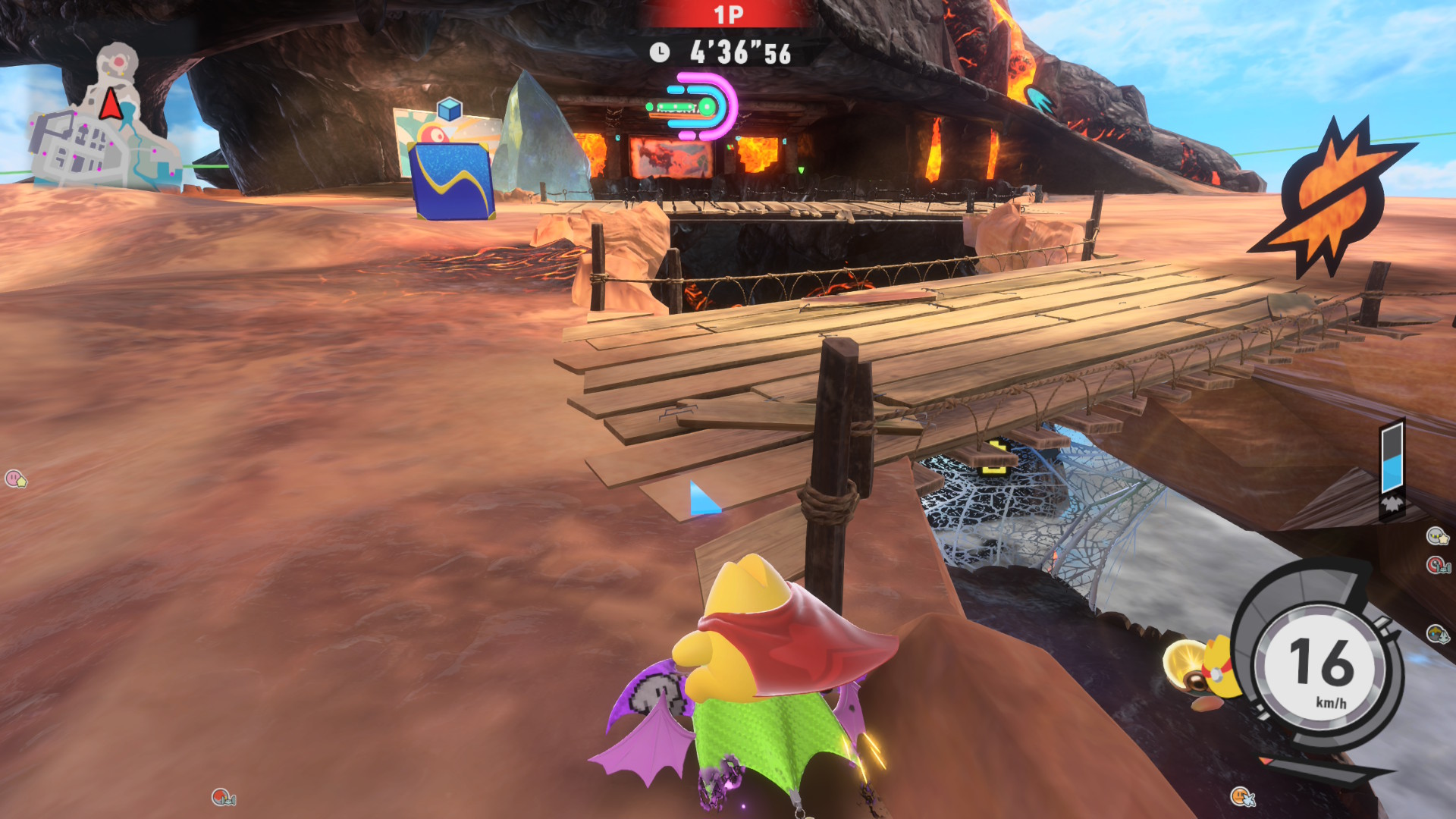Click the gray rider star indicator

pos(1436,536)
